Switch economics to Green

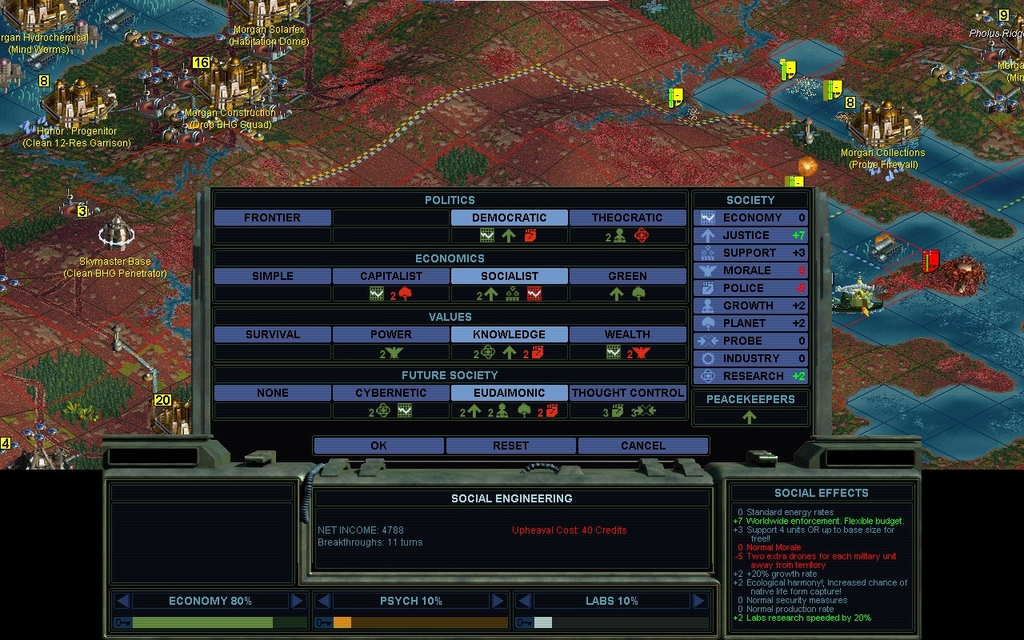click(x=627, y=276)
